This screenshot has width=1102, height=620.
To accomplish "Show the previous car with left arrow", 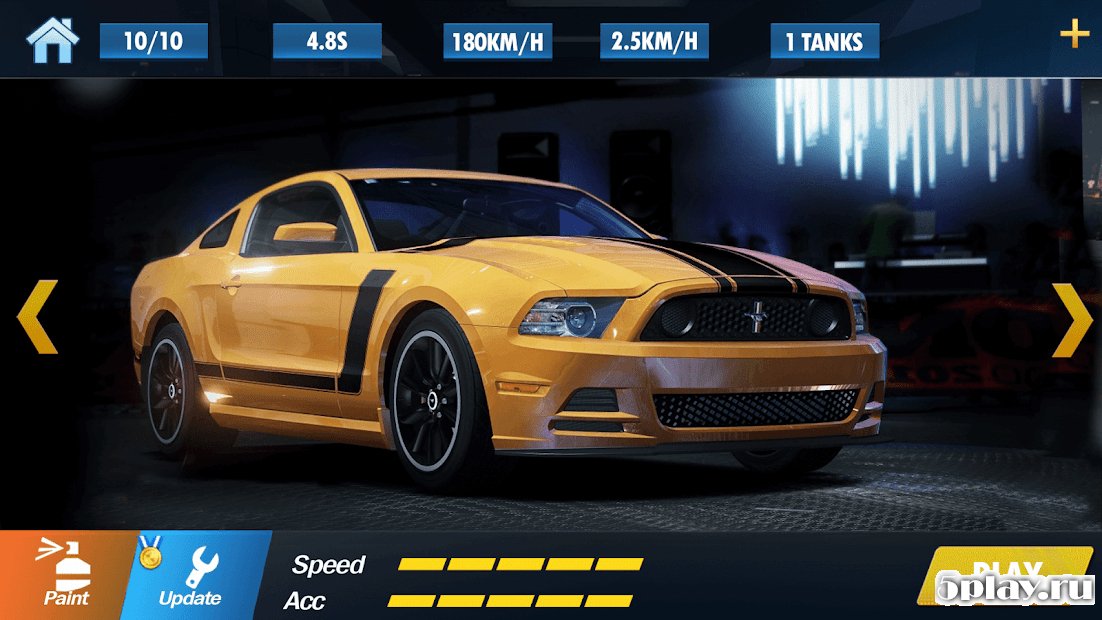I will (x=38, y=317).
